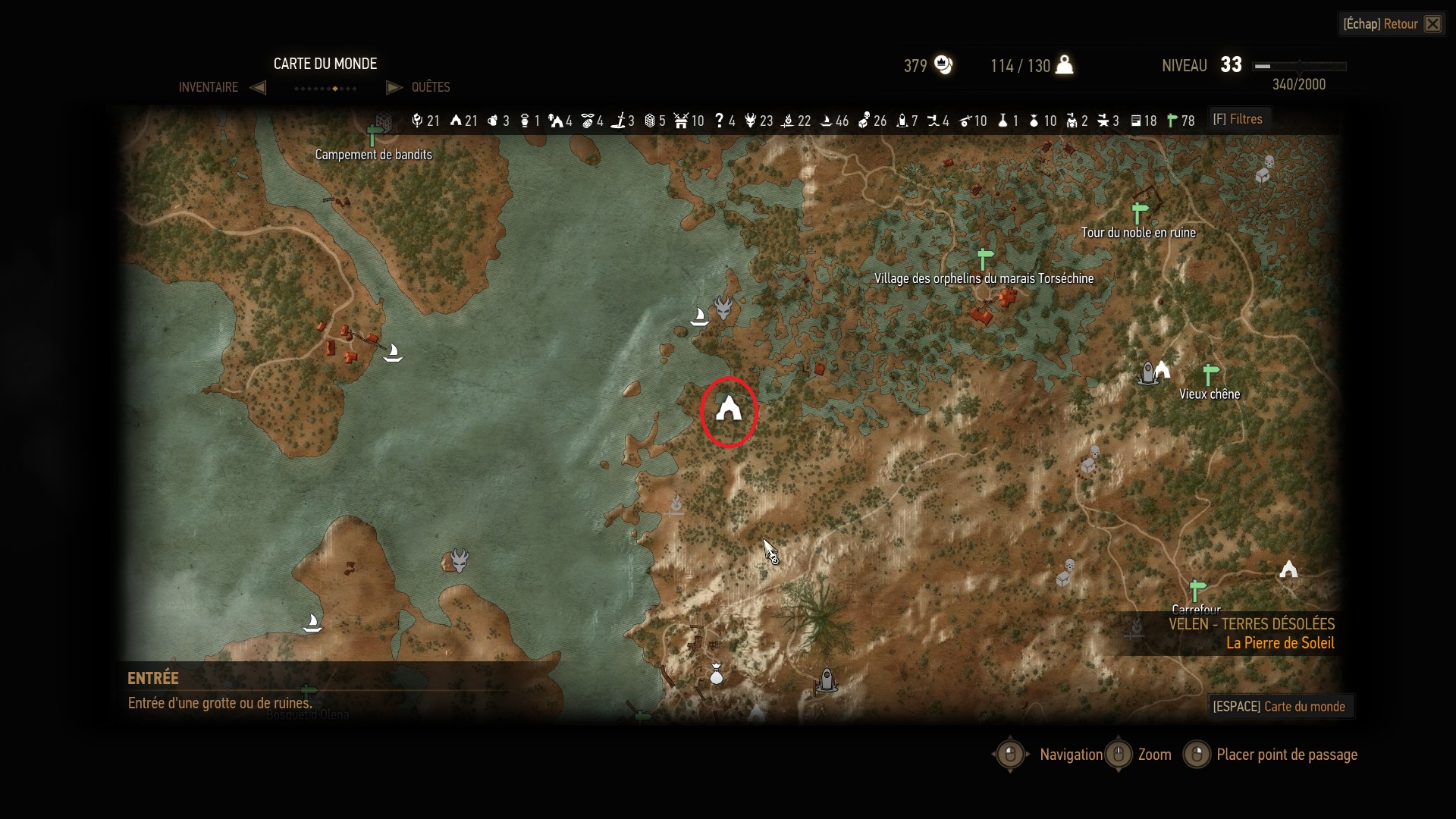This screenshot has height=819, width=1456.
Task: Toggle the monster head filter showing 23
Action: 750,121
